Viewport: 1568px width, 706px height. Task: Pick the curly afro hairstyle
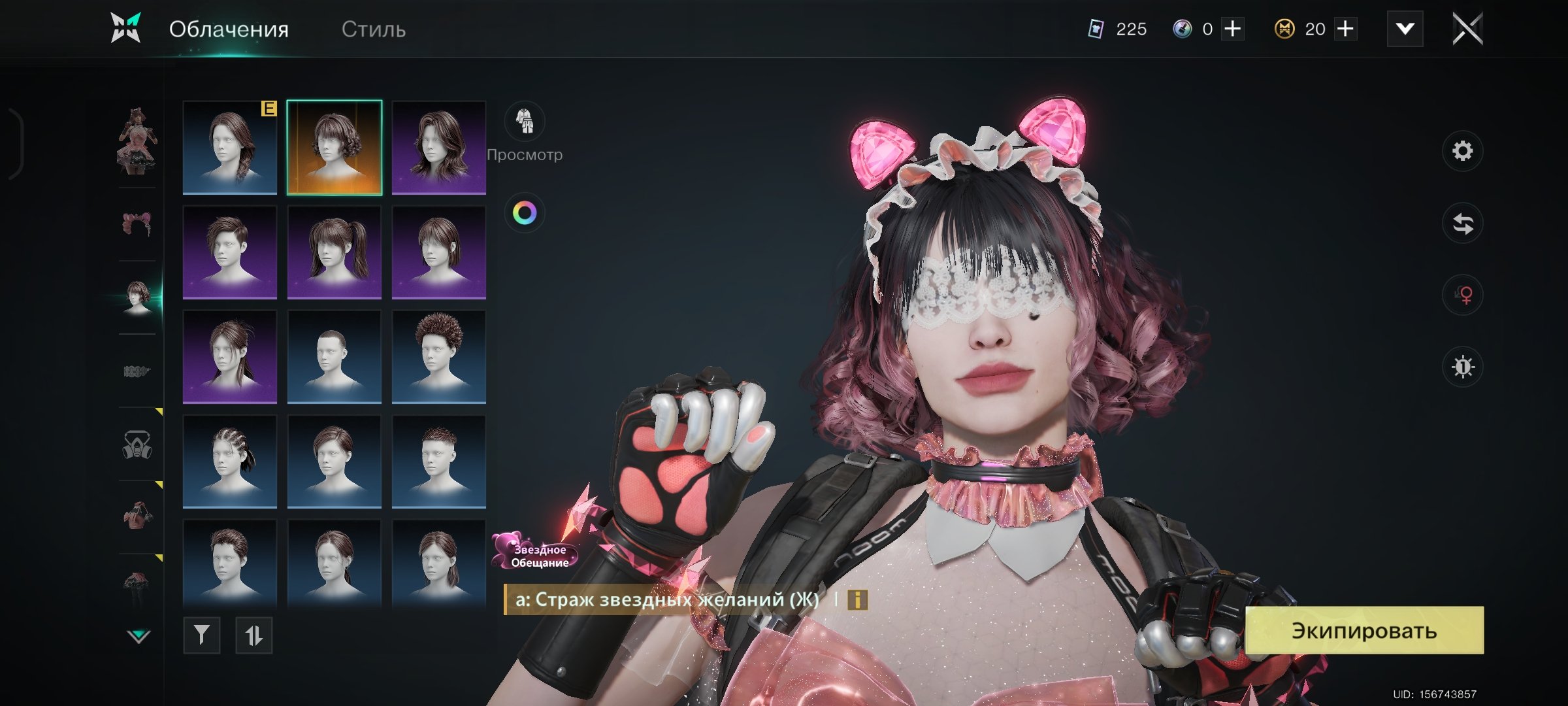pos(439,357)
